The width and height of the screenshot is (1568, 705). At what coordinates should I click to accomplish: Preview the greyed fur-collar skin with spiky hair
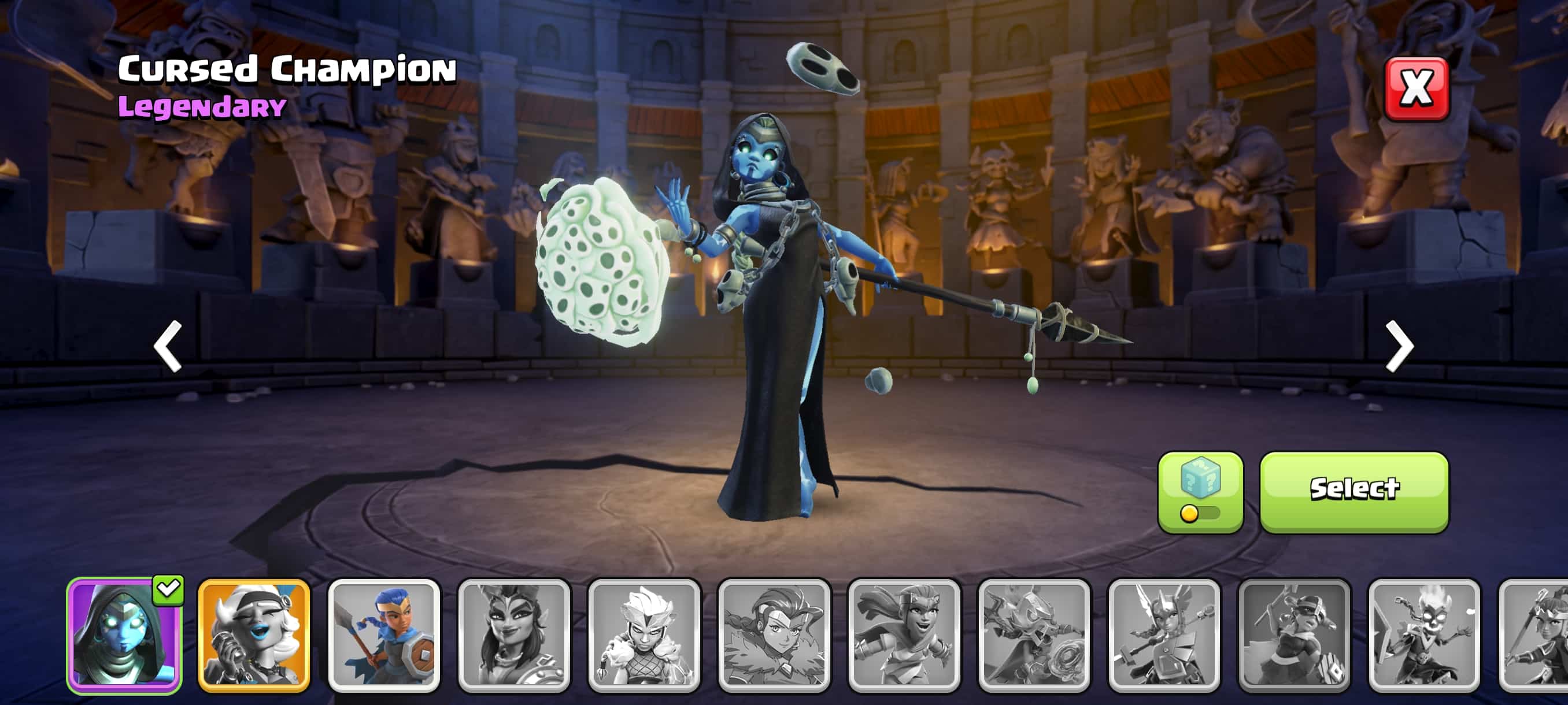coord(644,635)
